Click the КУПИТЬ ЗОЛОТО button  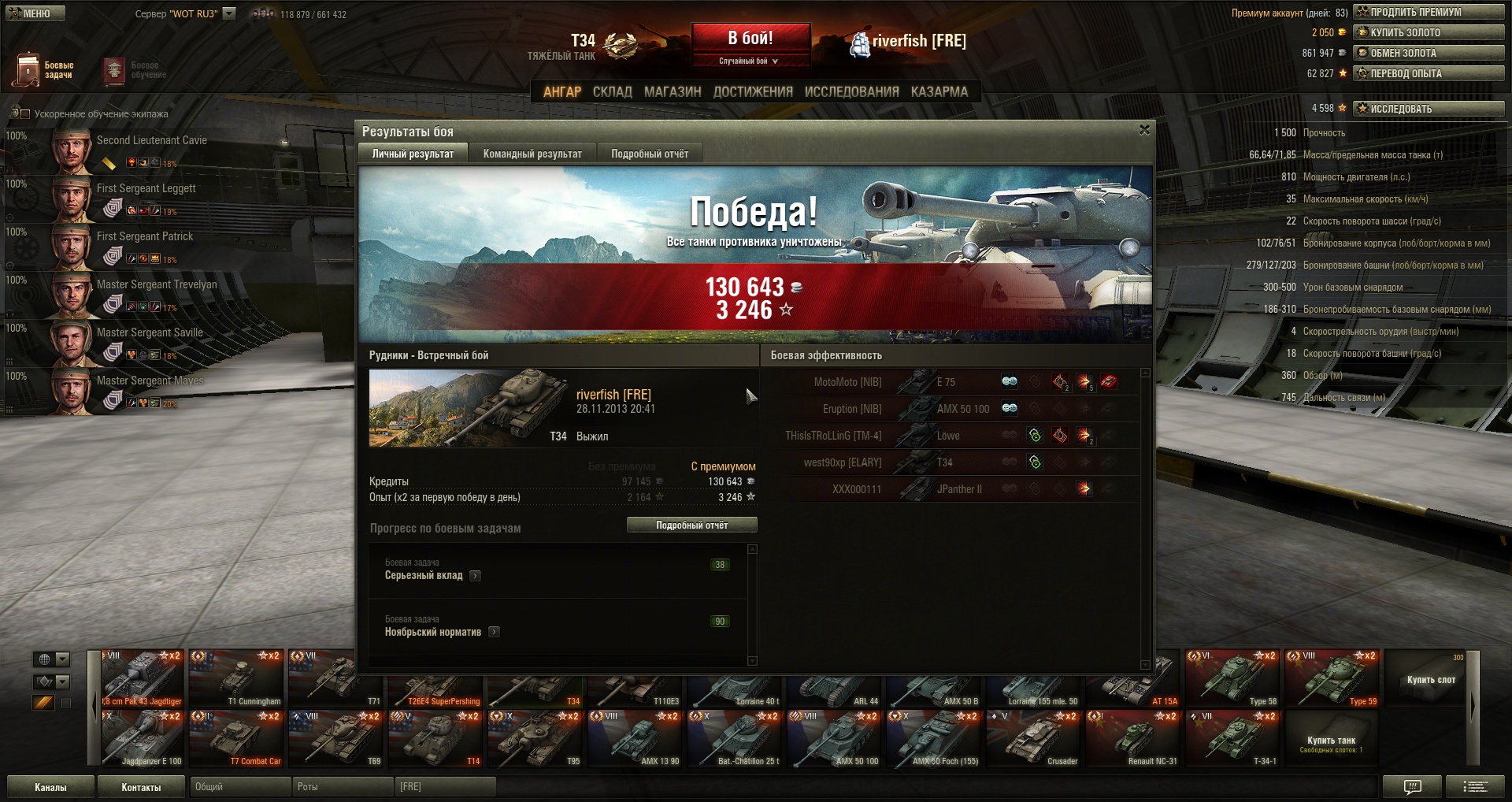point(1429,32)
